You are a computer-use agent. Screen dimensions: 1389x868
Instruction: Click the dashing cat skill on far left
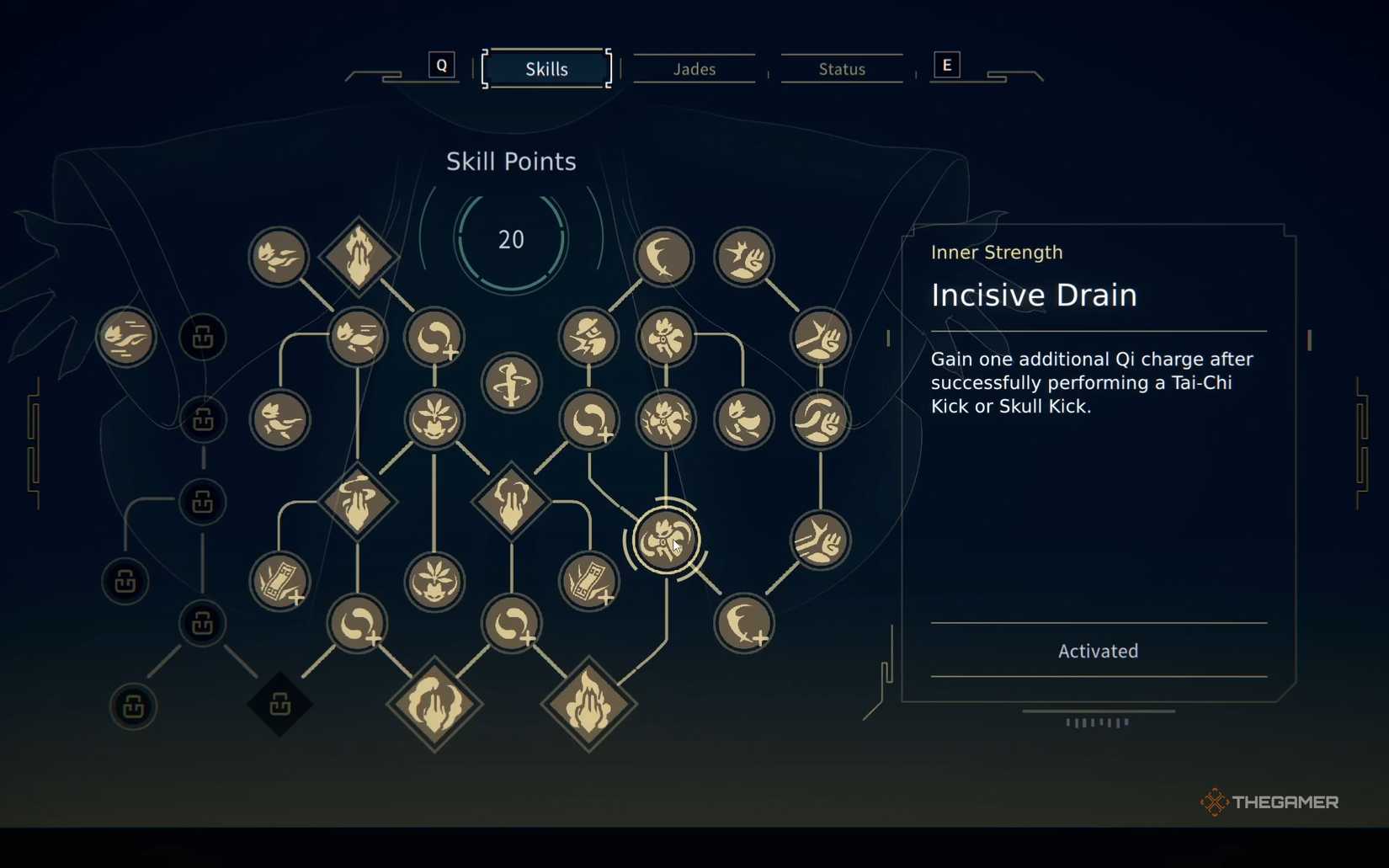pyautogui.click(x=125, y=337)
